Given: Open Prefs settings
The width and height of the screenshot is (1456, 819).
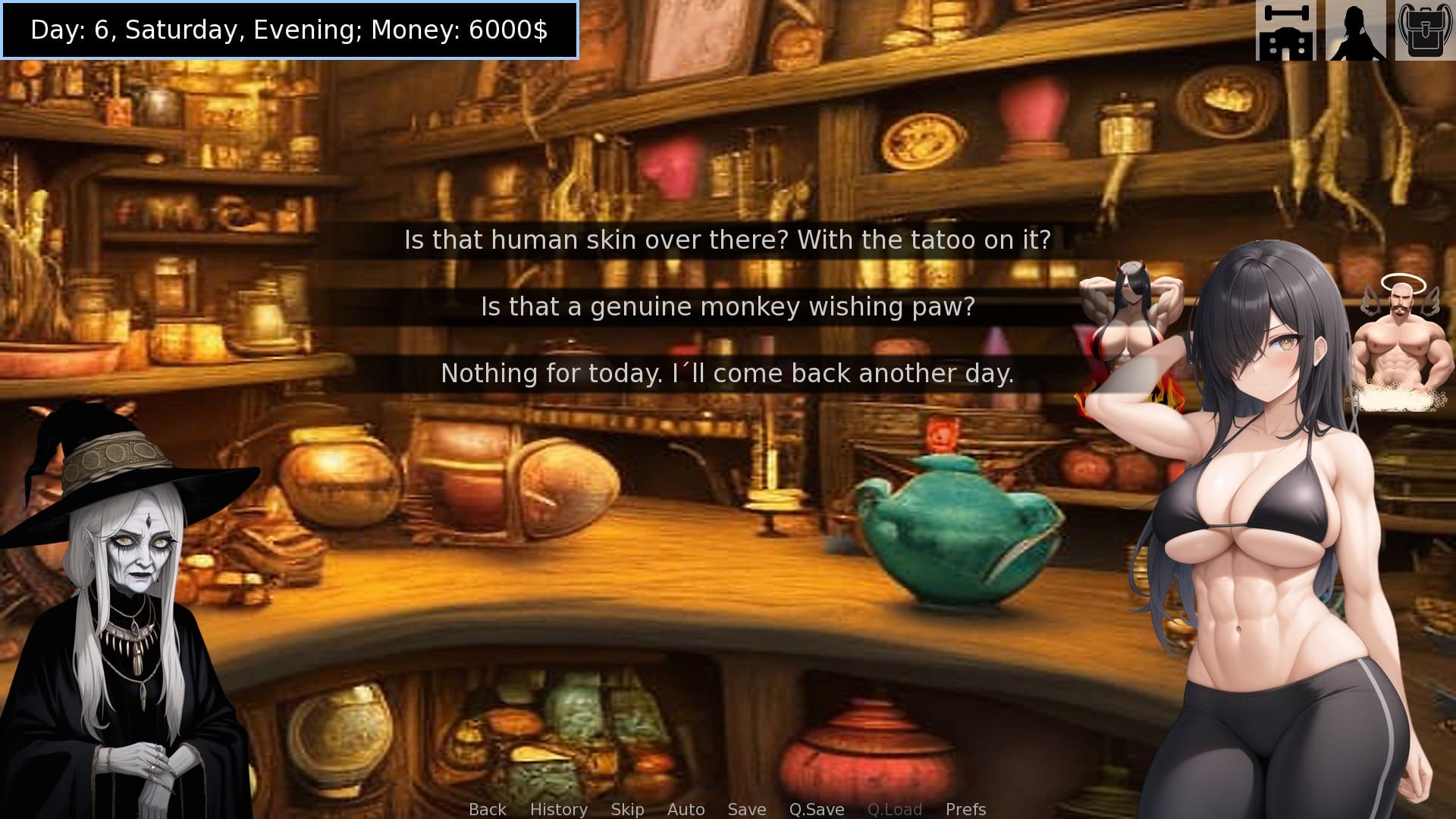Looking at the screenshot, I should click(x=965, y=809).
